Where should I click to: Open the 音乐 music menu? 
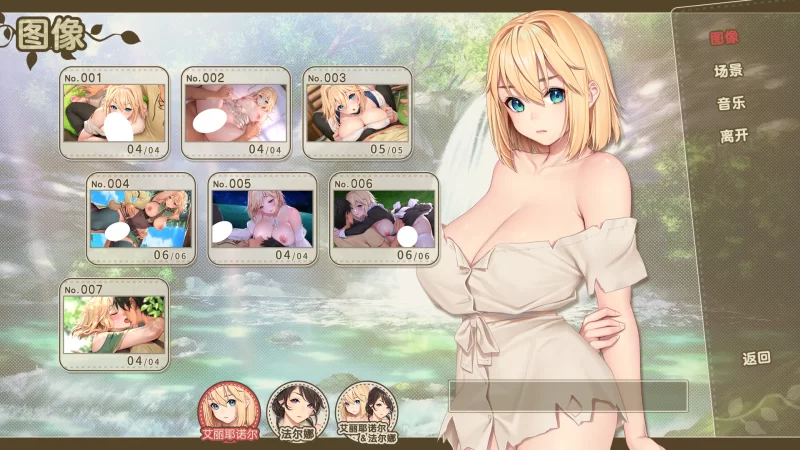pos(731,103)
